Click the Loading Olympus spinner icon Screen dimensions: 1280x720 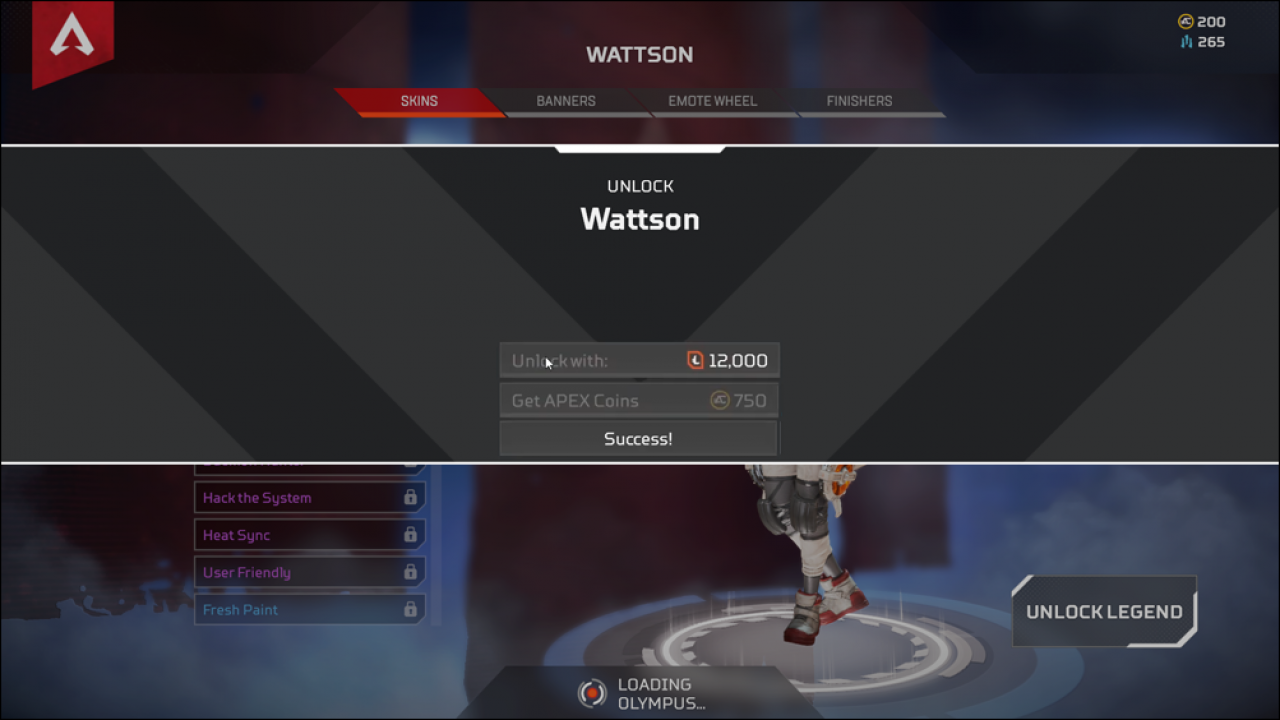[591, 692]
